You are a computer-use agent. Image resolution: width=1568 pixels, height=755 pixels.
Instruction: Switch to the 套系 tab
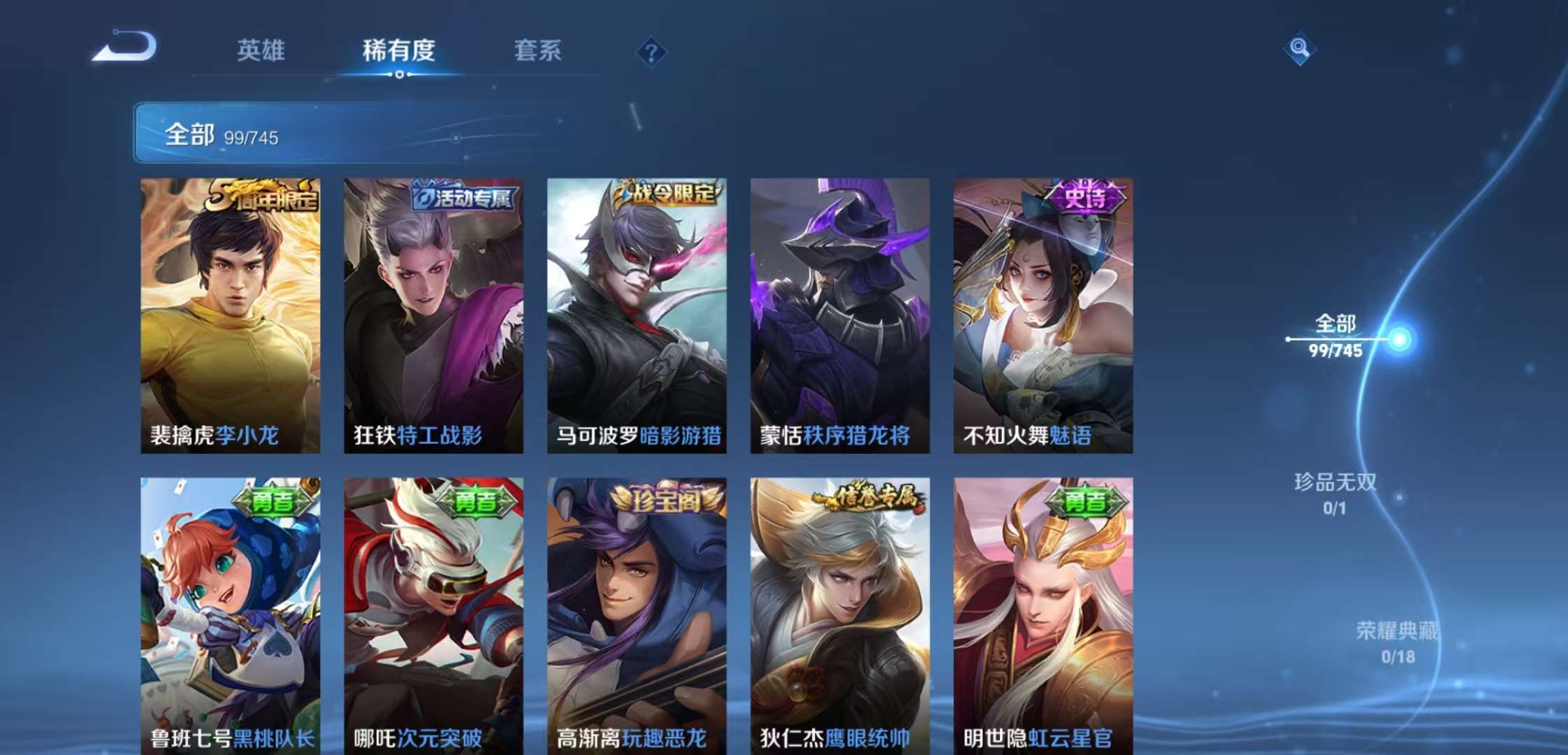(538, 50)
